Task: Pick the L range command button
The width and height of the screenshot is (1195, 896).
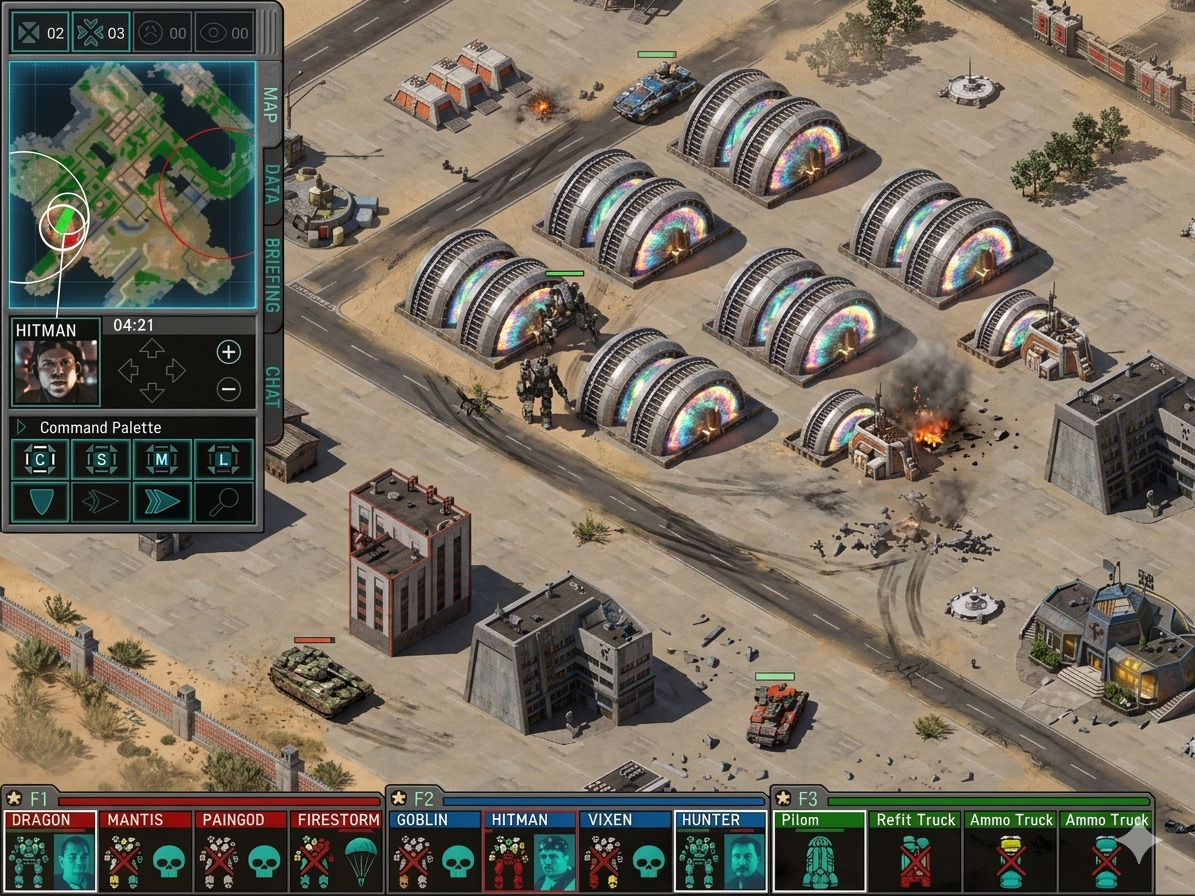Action: [223, 460]
